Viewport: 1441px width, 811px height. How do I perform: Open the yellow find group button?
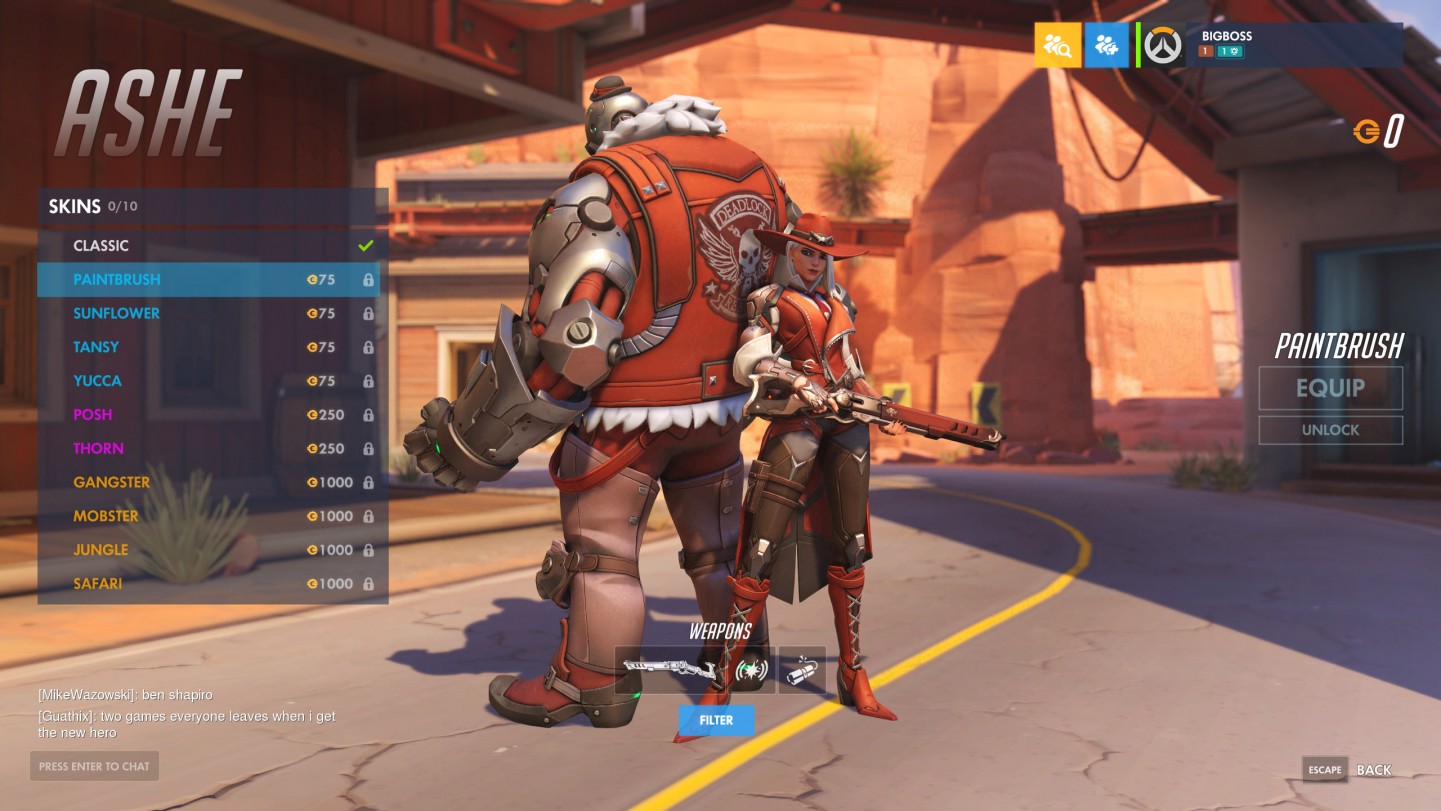tap(1057, 45)
